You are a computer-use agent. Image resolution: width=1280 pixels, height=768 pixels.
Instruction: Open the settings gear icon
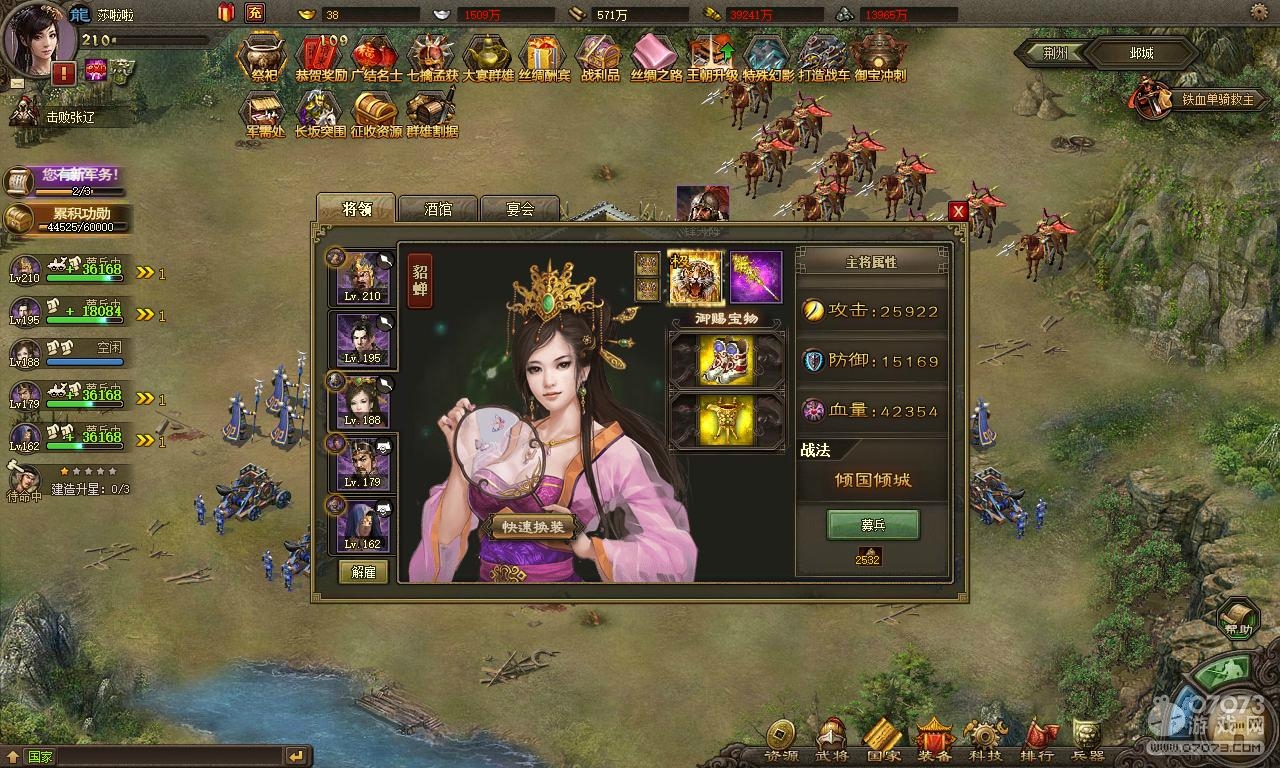point(1259,13)
